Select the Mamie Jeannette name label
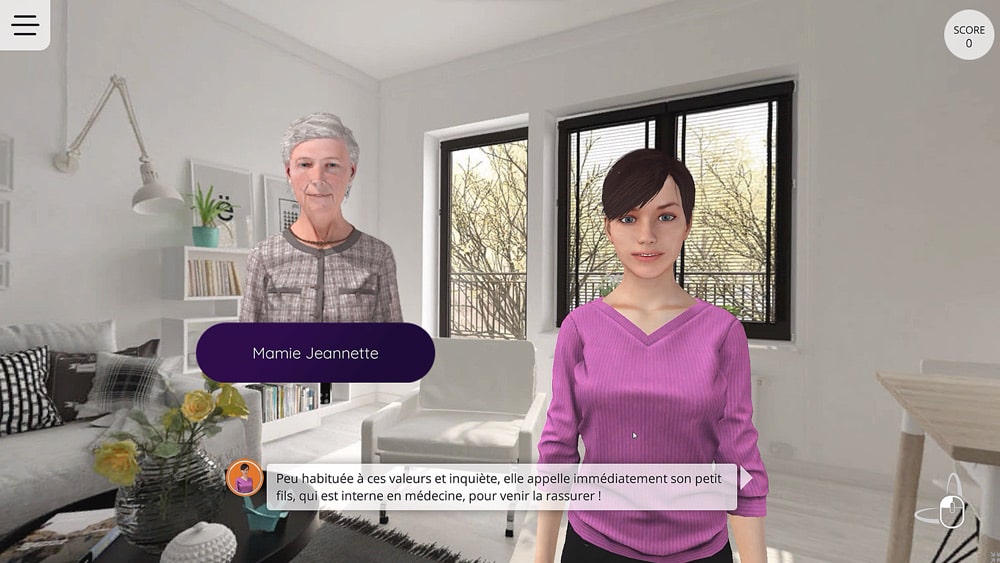Image resolution: width=1000 pixels, height=563 pixels. [x=315, y=353]
